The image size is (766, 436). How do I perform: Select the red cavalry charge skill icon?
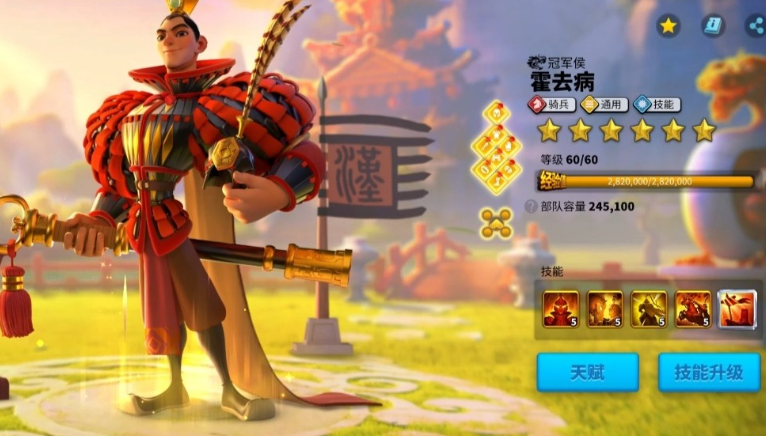click(693, 309)
